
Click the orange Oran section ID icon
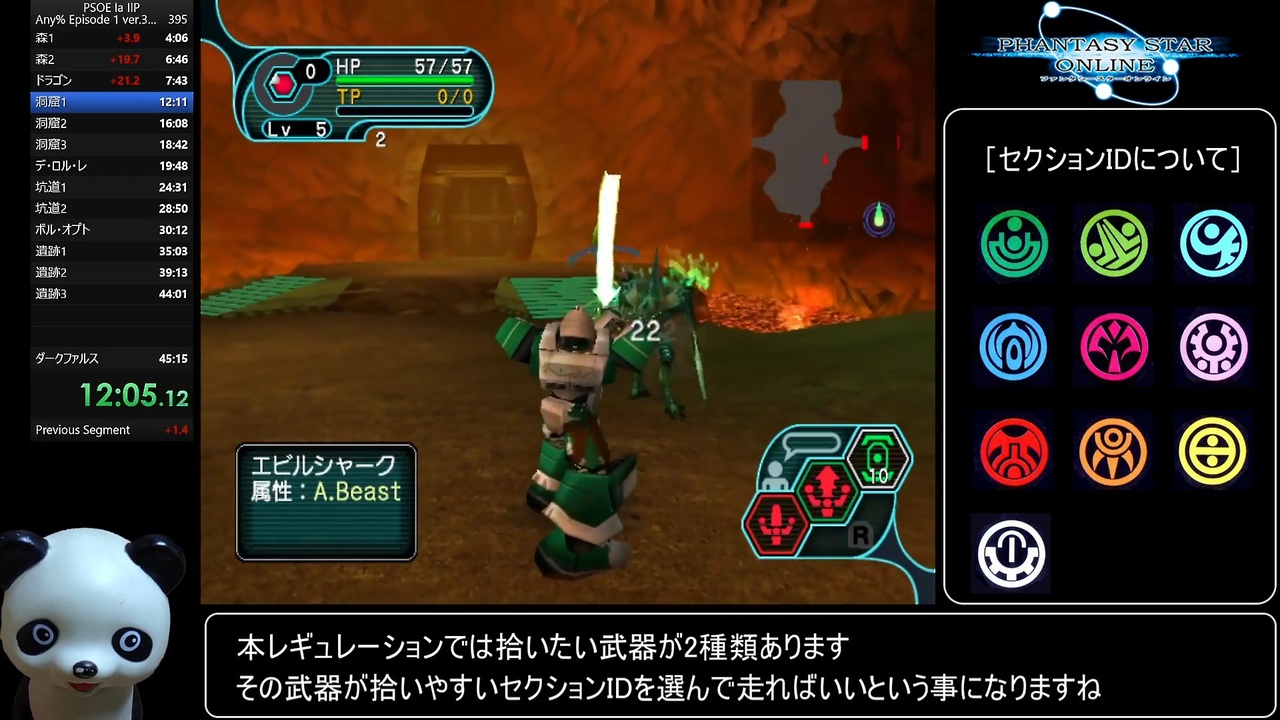point(1114,451)
